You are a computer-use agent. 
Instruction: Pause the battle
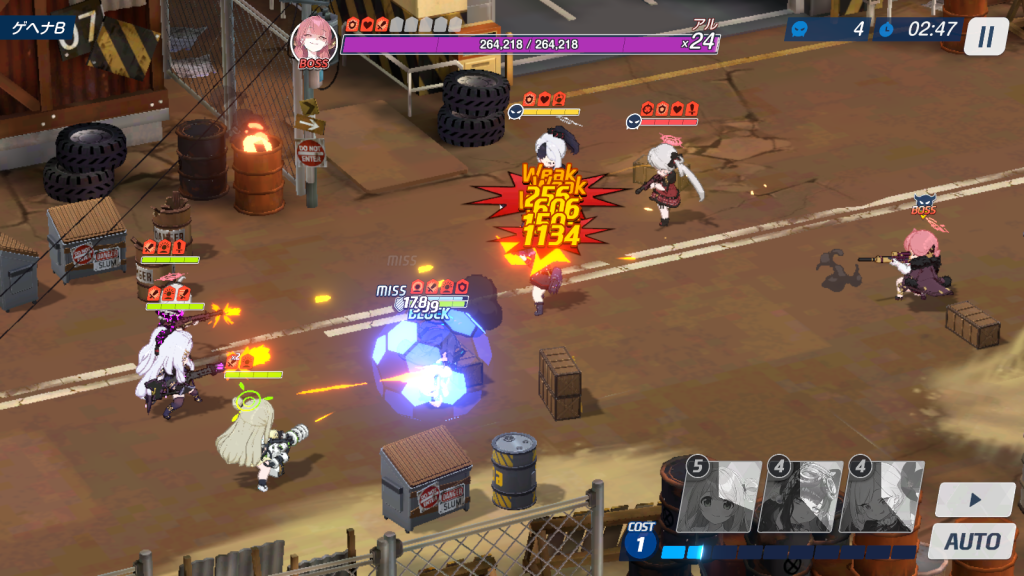(986, 36)
